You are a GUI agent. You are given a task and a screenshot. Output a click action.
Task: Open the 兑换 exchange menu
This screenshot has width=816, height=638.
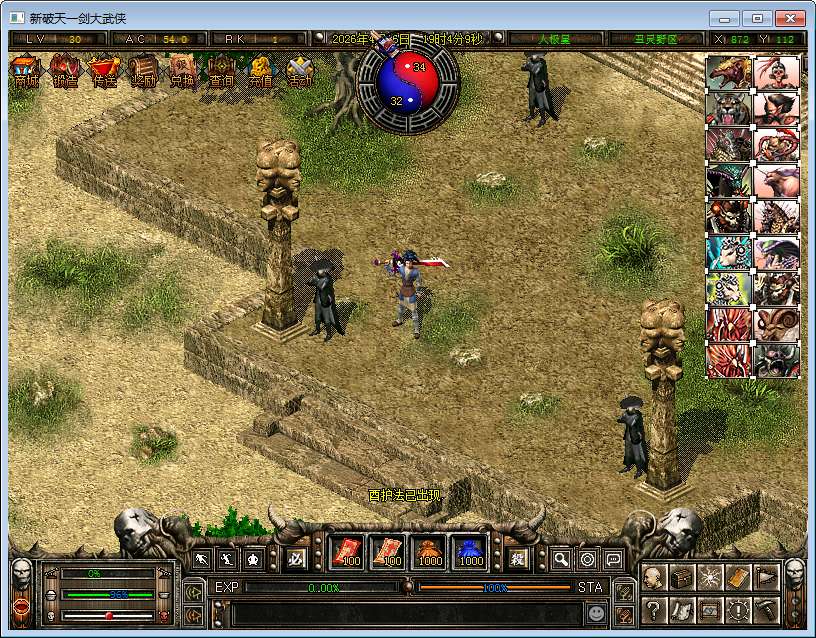point(182,73)
